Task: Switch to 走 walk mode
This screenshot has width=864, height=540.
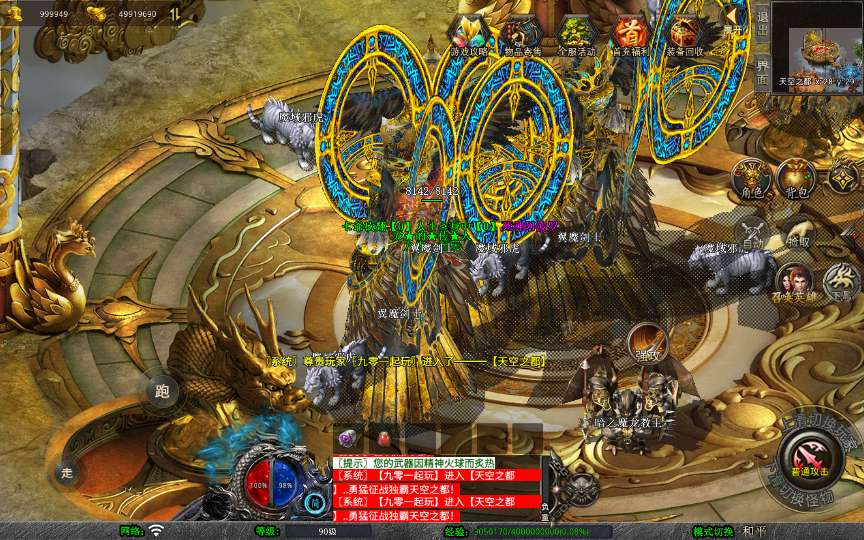Action: [68, 471]
